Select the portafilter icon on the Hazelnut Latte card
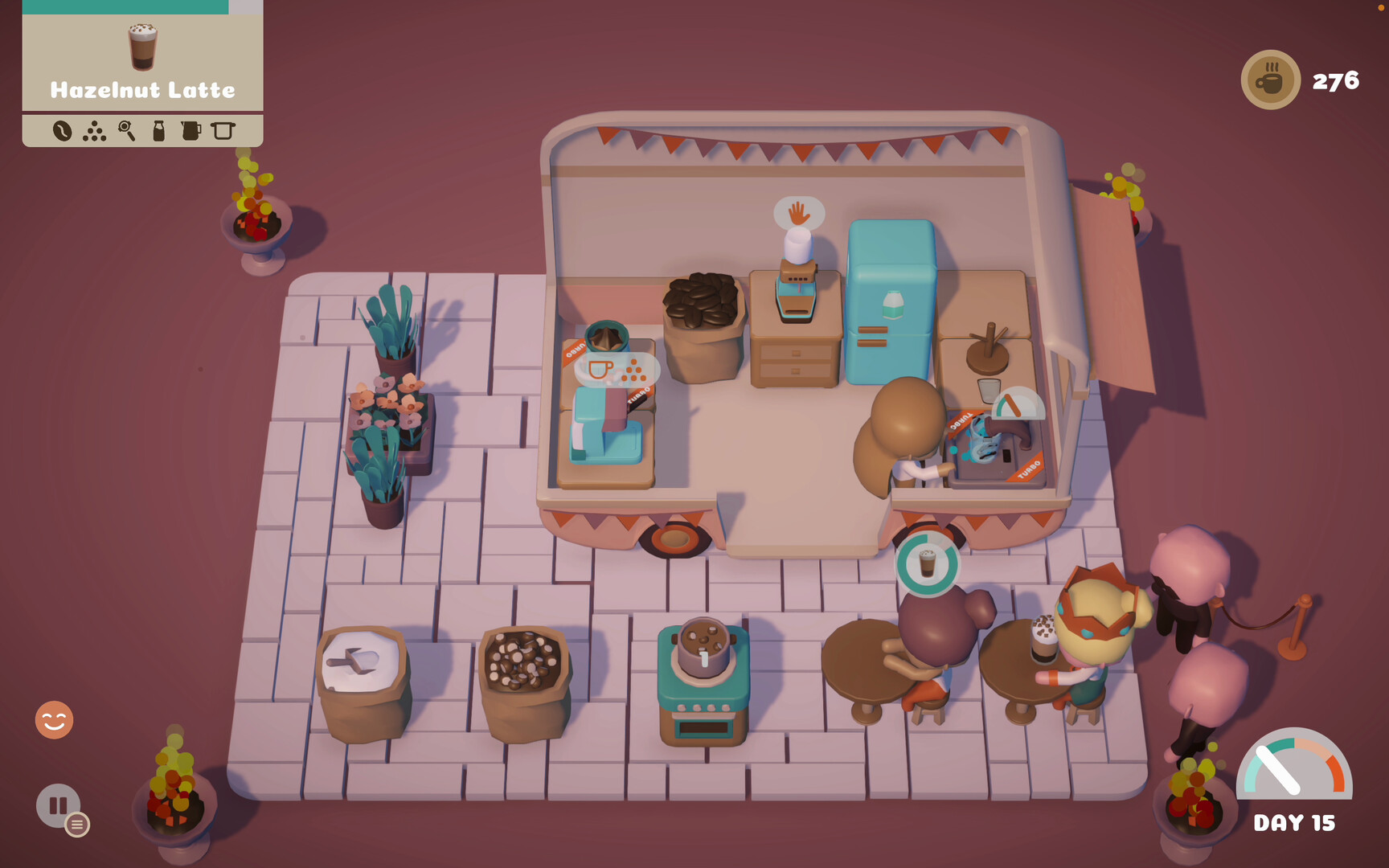The width and height of the screenshot is (1389, 868). [126, 131]
